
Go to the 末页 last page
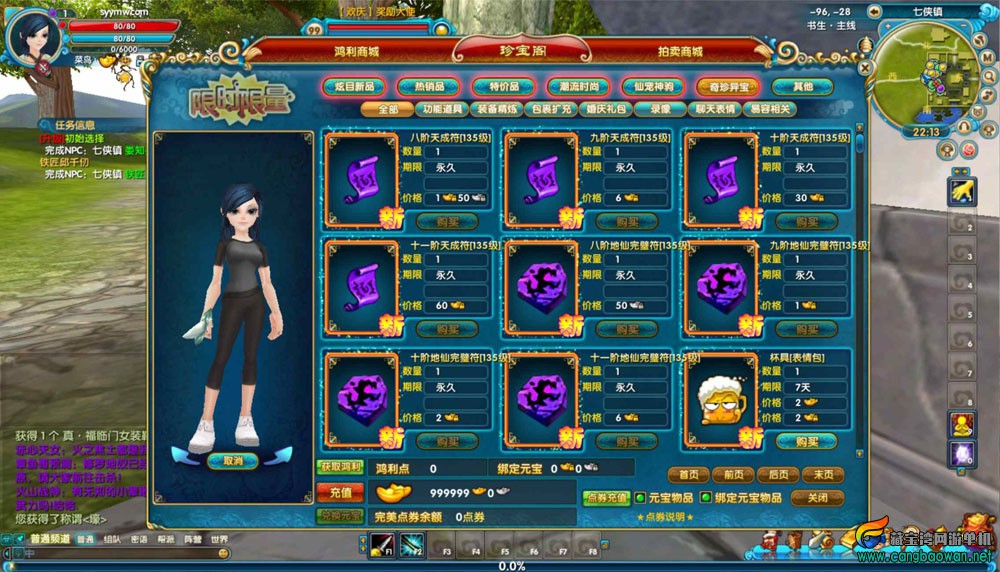[822, 475]
